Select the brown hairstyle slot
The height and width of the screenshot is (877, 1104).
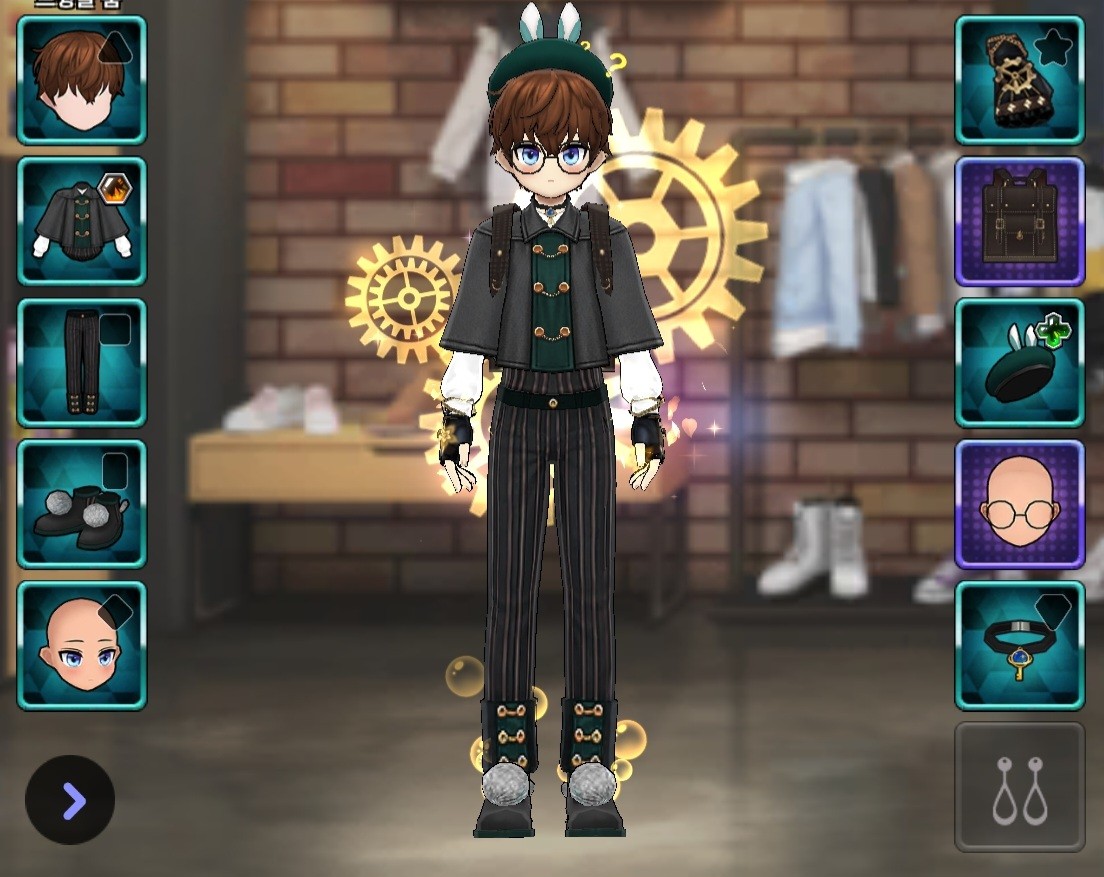click(81, 80)
